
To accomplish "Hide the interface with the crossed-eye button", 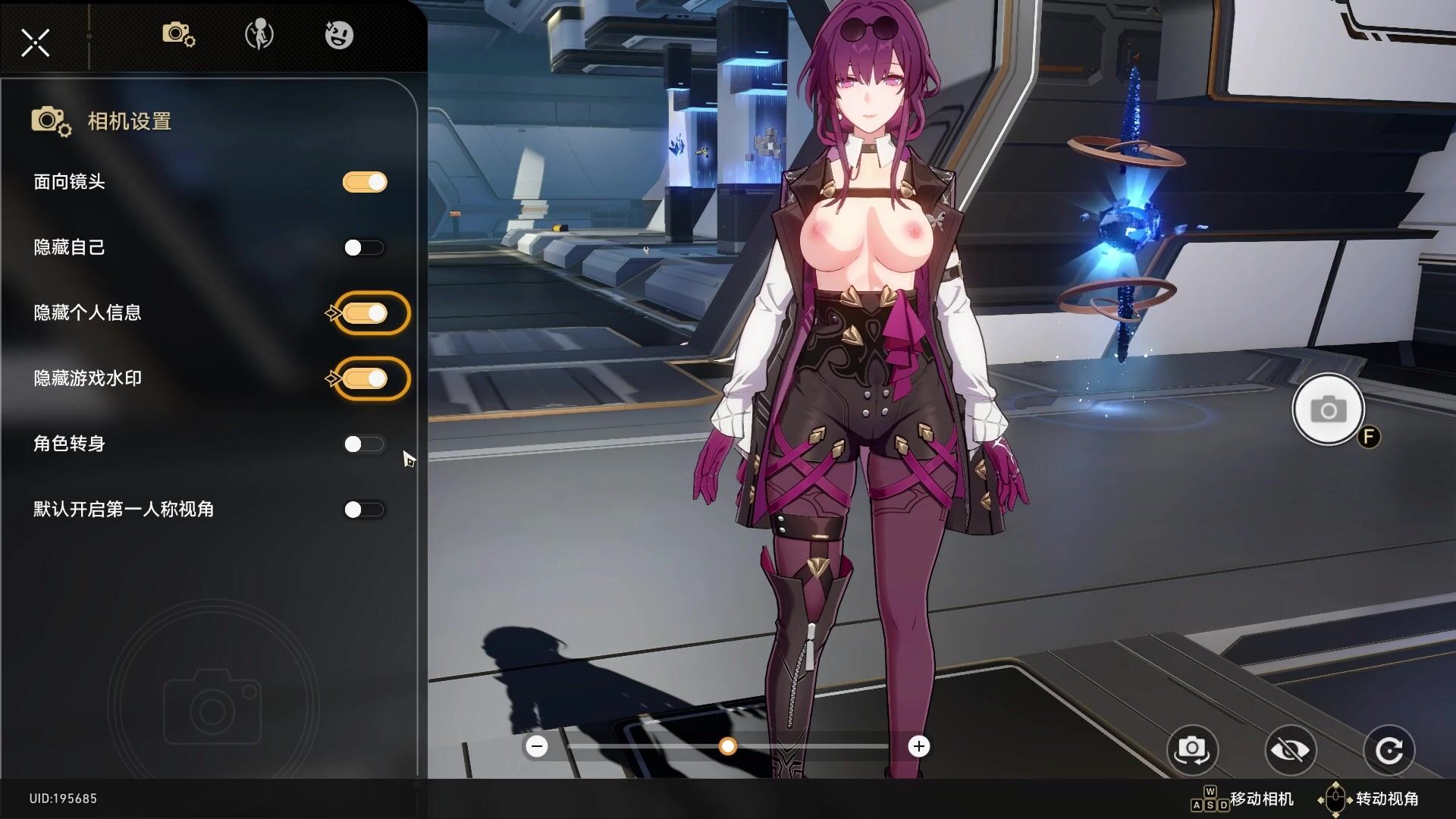I will (1290, 750).
